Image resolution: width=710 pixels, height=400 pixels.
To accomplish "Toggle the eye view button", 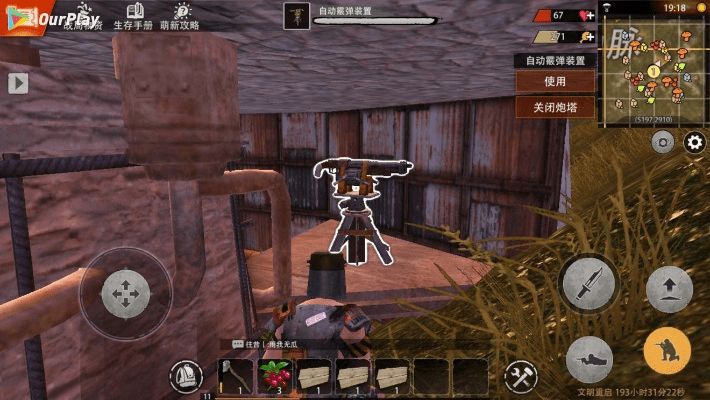I will [662, 143].
